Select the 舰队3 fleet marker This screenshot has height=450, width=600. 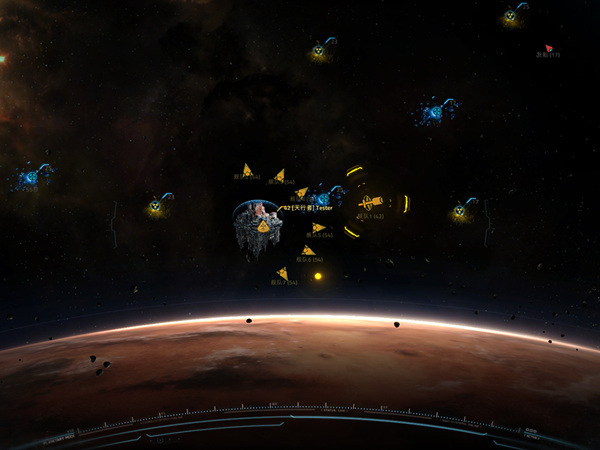click(279, 175)
